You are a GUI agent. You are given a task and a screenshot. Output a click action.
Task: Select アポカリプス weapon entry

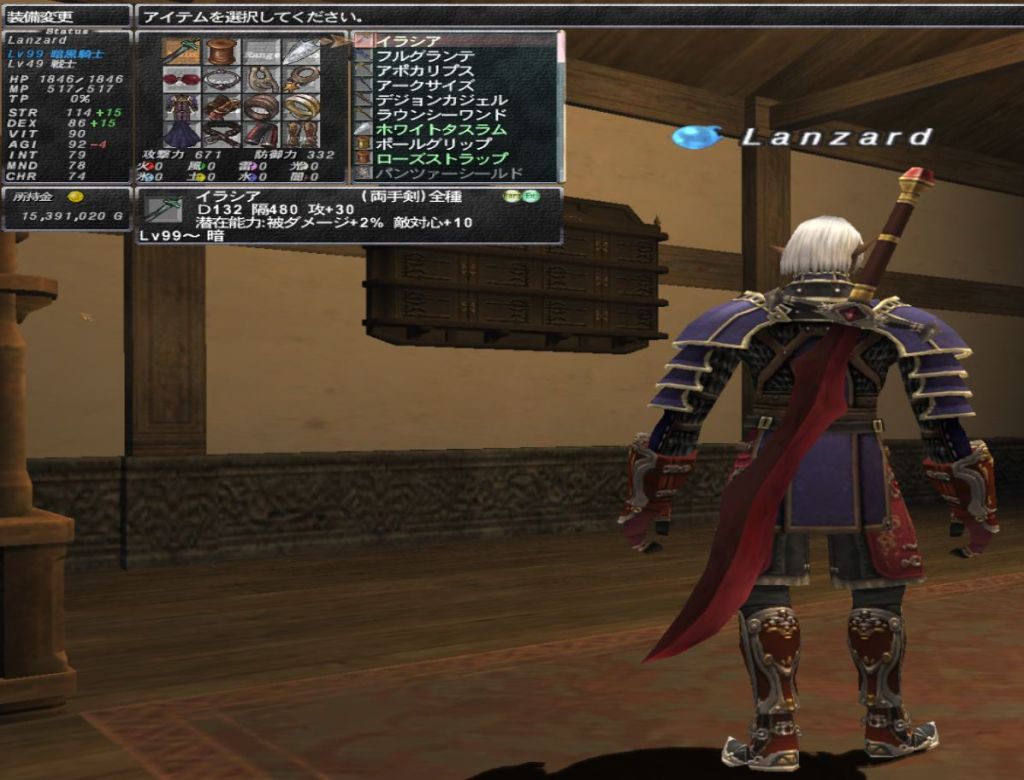click(425, 71)
